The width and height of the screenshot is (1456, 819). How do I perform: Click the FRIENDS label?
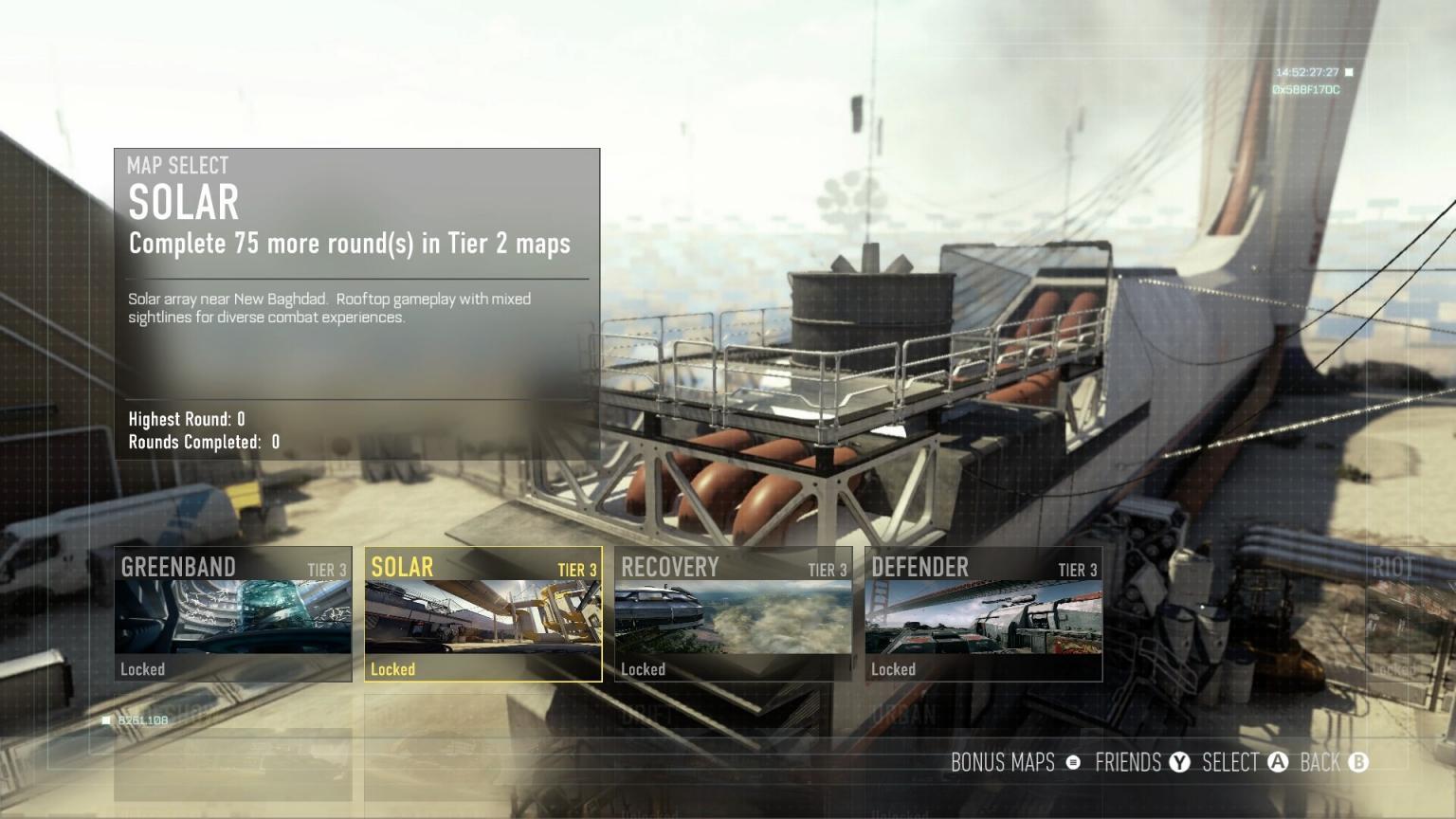[1128, 763]
